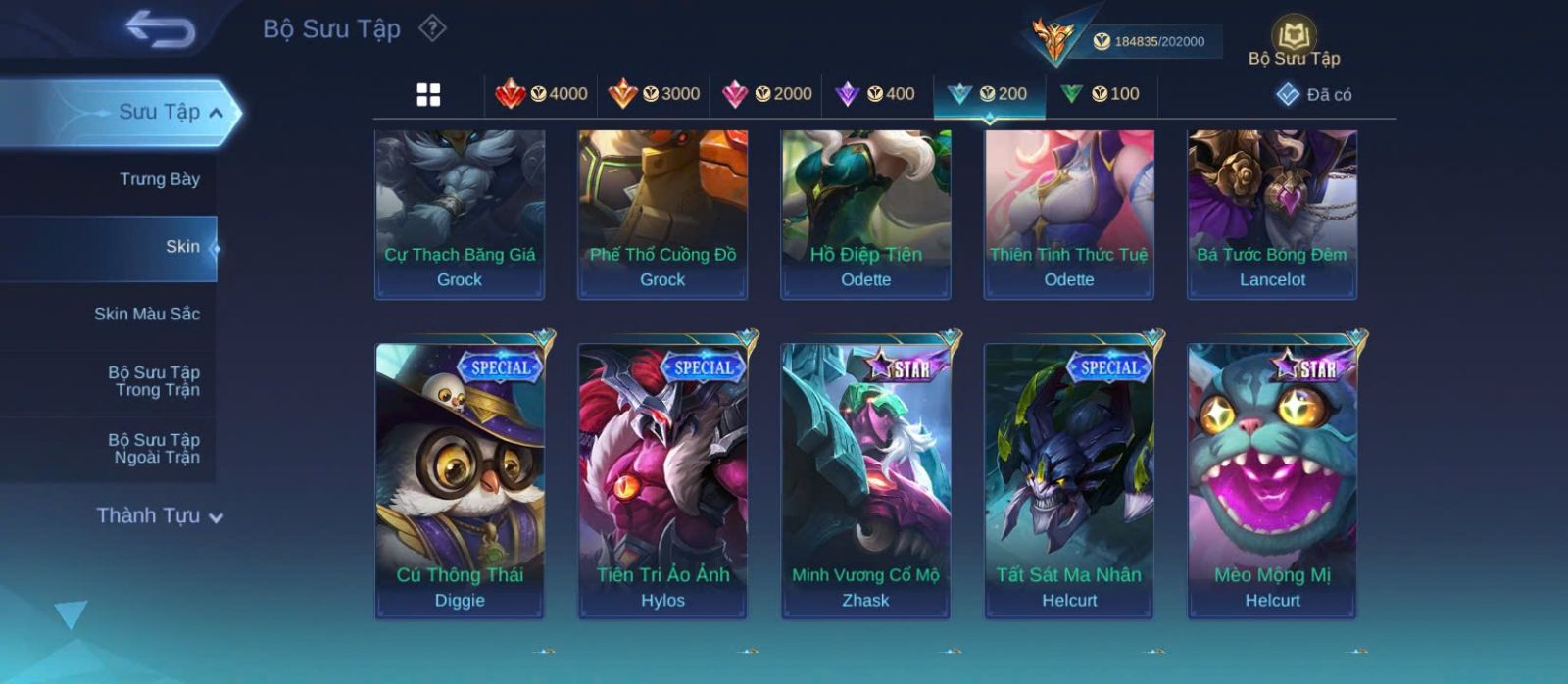Open Bộ Sưu Tập Ngoài Trận
Viewport: 1568px width, 684px height.
(153, 449)
